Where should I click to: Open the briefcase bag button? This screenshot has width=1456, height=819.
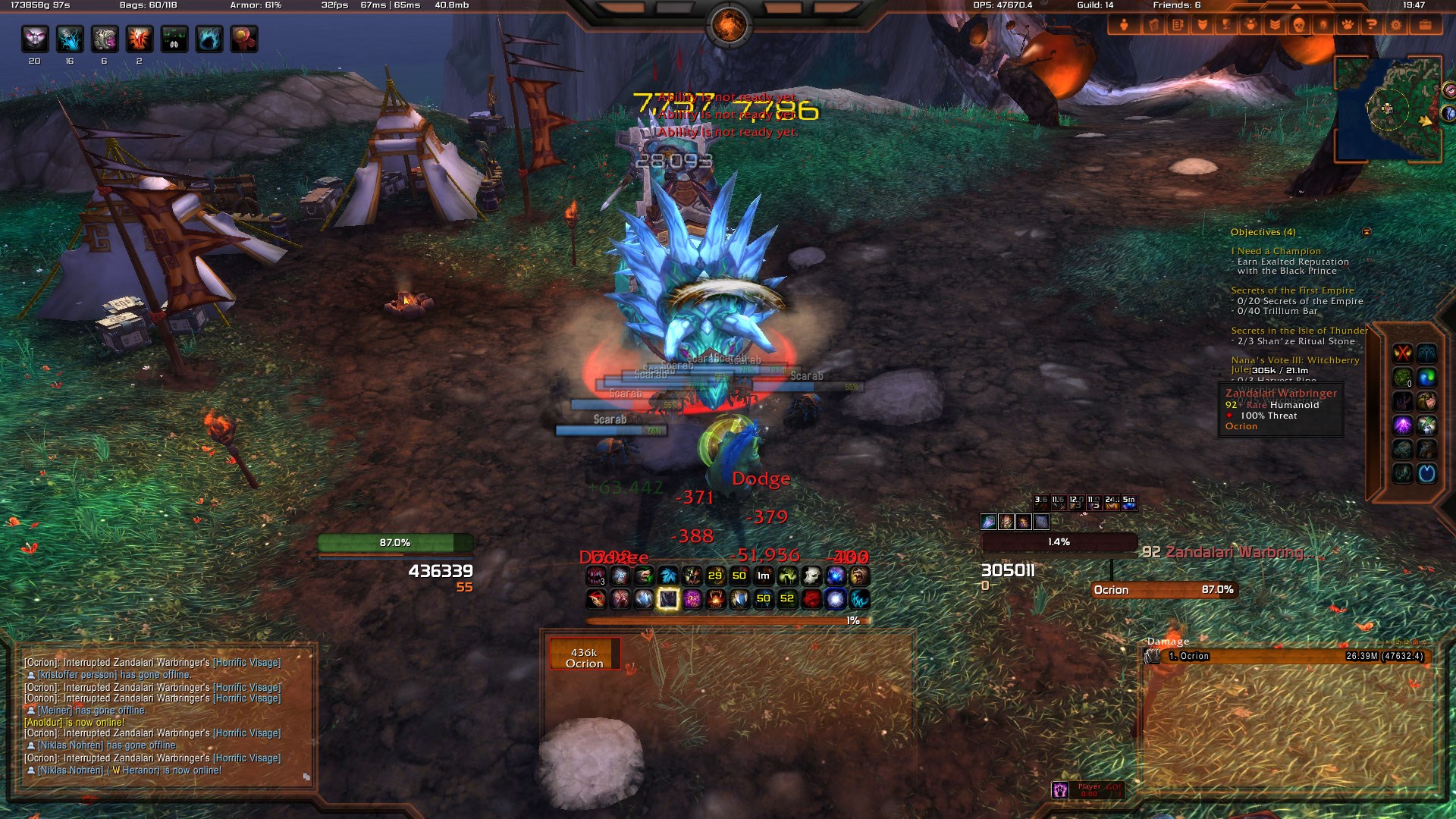click(x=1425, y=25)
